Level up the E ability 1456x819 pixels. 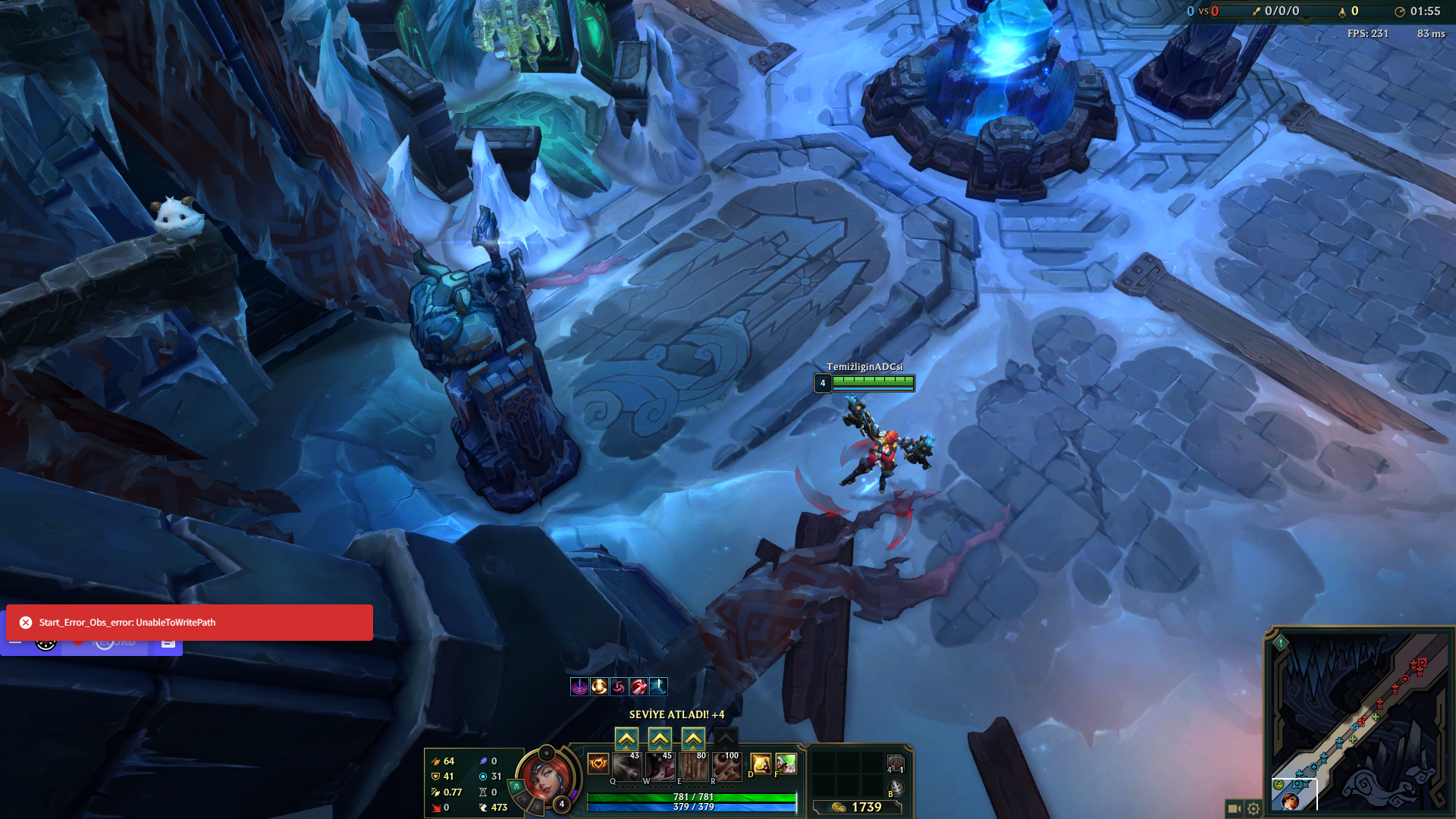[693, 739]
